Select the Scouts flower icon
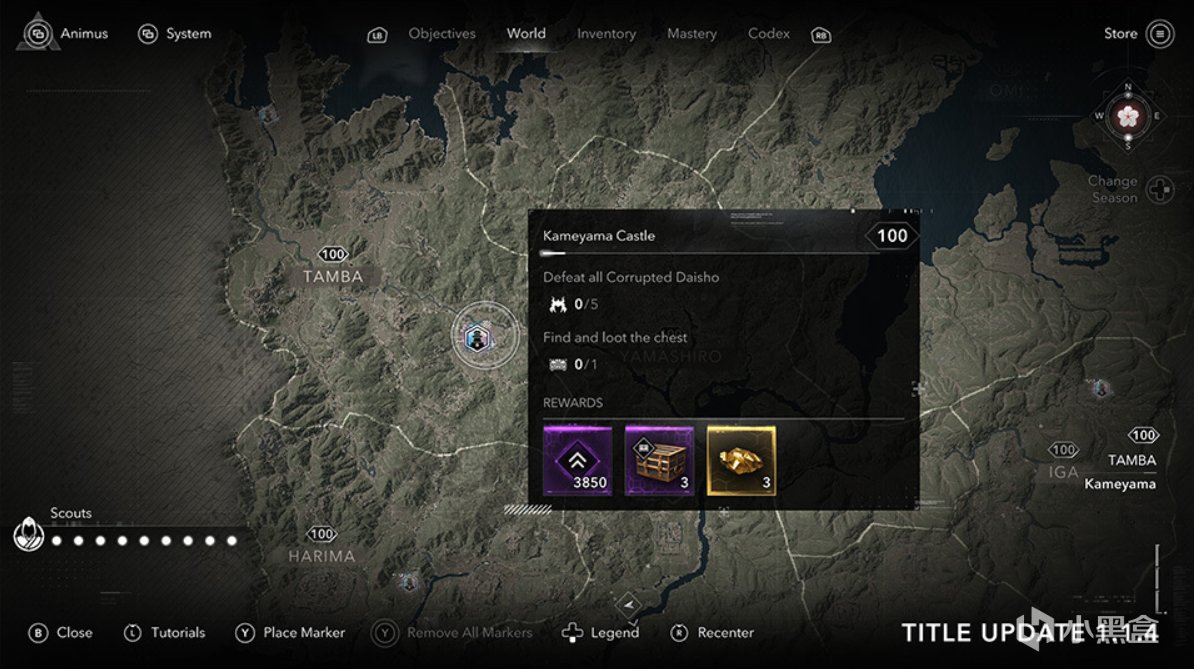This screenshot has height=669, width=1194. tap(28, 535)
